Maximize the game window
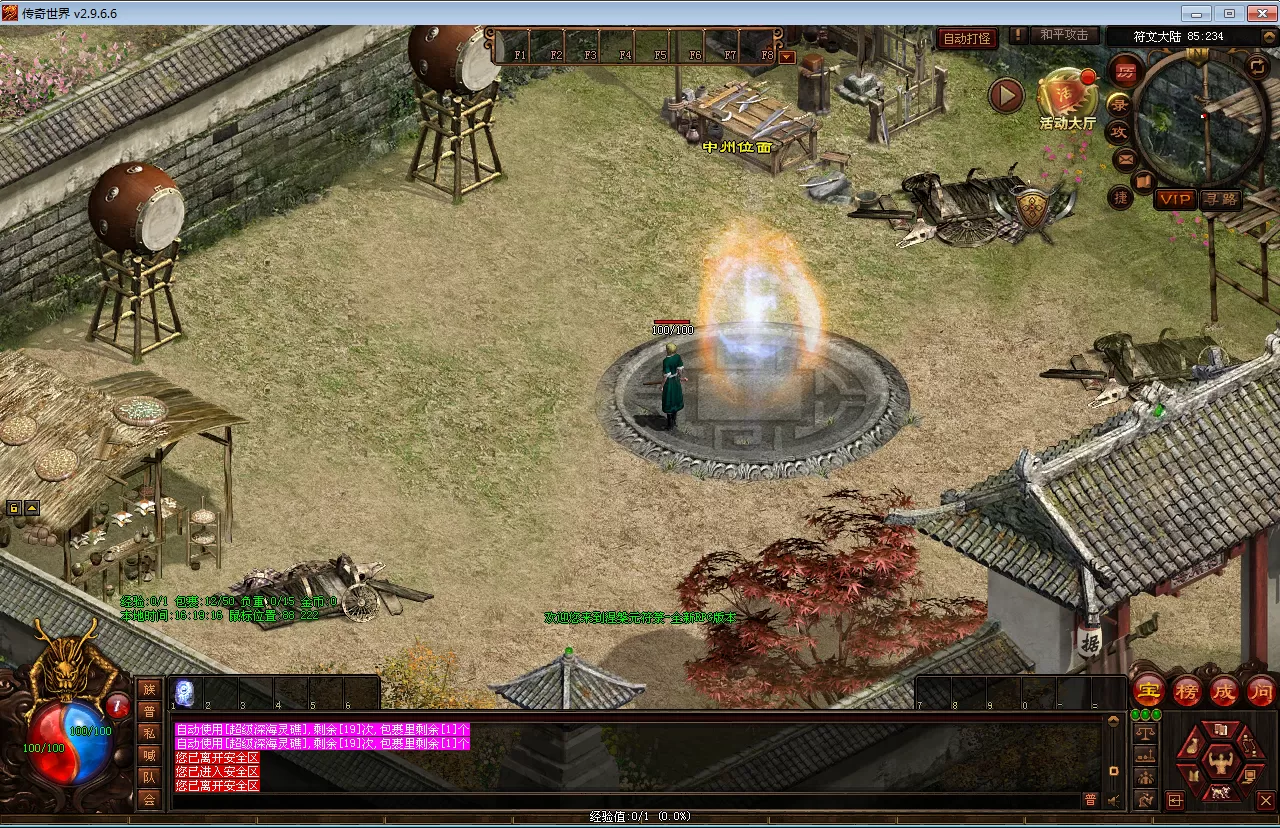 click(1230, 13)
